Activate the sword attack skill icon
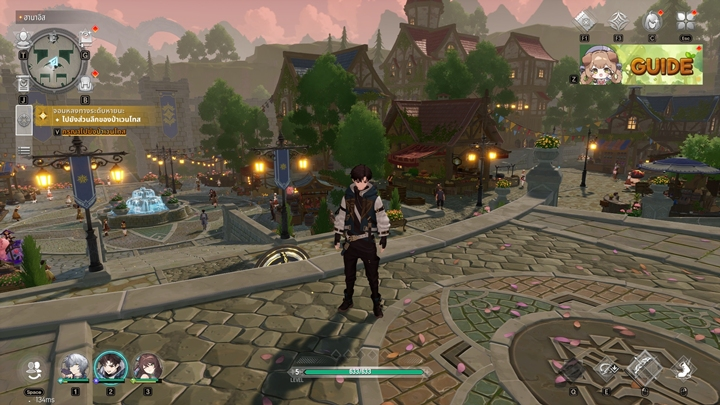The width and height of the screenshot is (720, 405). (x=643, y=366)
